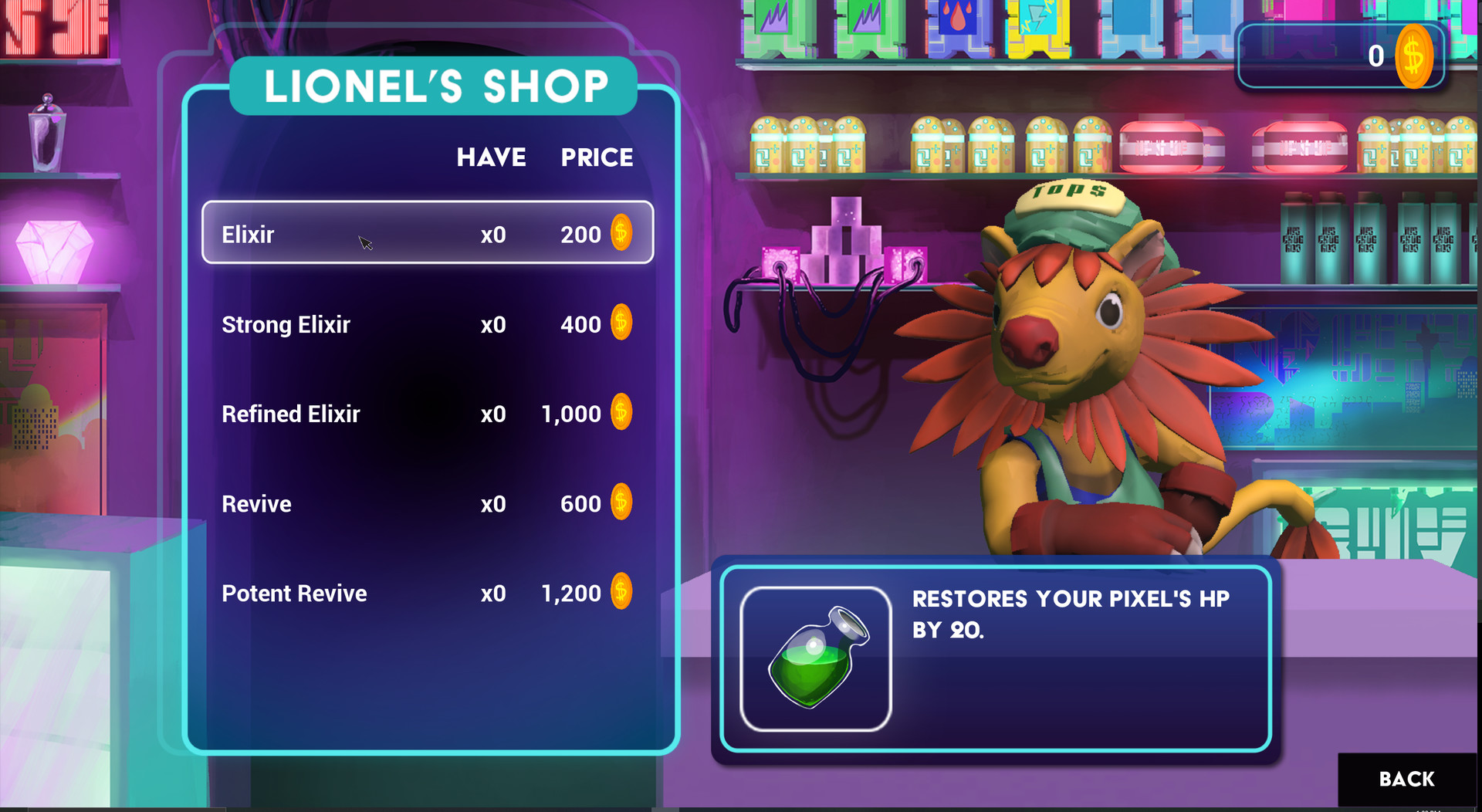This screenshot has height=812, width=1482.
Task: Click the x0 quantity next to Elixir
Action: (493, 234)
